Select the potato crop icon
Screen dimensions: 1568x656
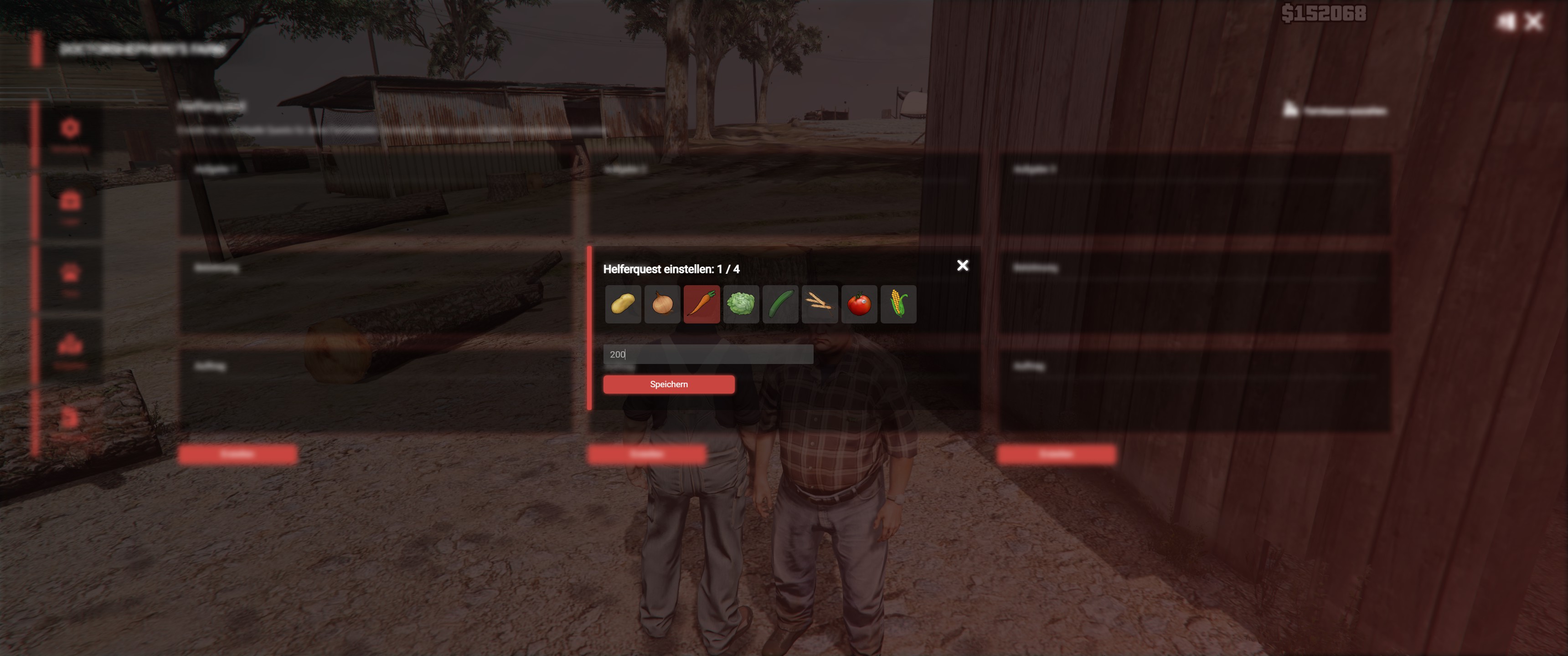click(623, 304)
